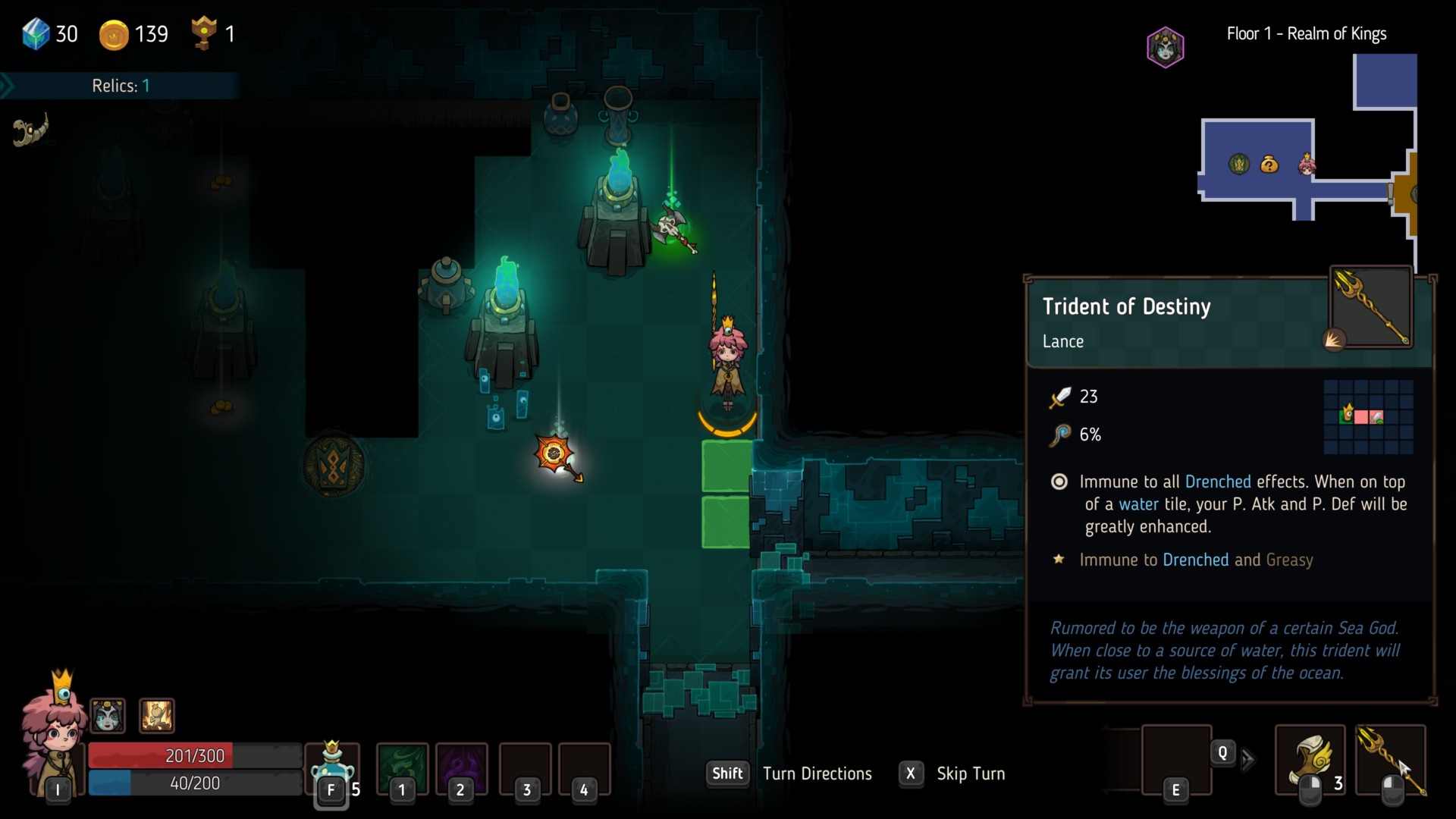Viewport: 1456px width, 819px height.
Task: Click the dungeon minimap
Action: pos(1308,159)
